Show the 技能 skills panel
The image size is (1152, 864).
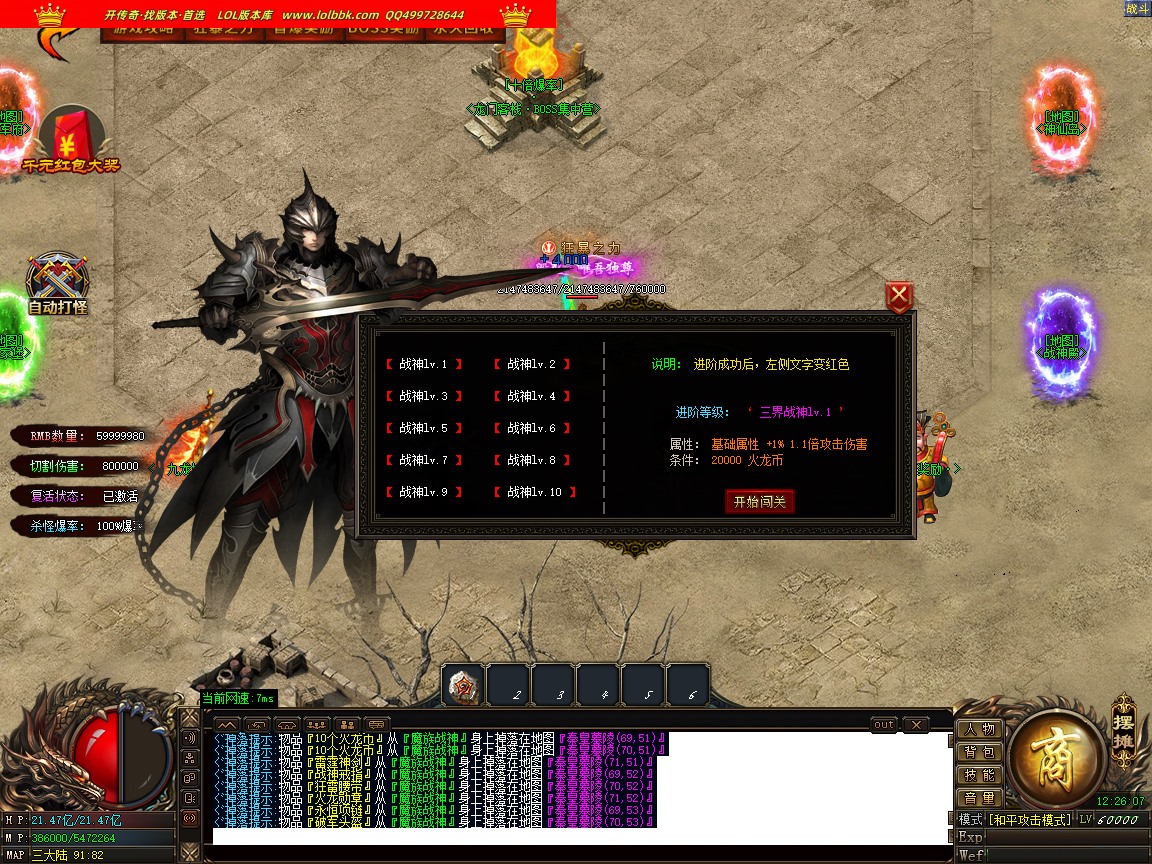coord(979,775)
